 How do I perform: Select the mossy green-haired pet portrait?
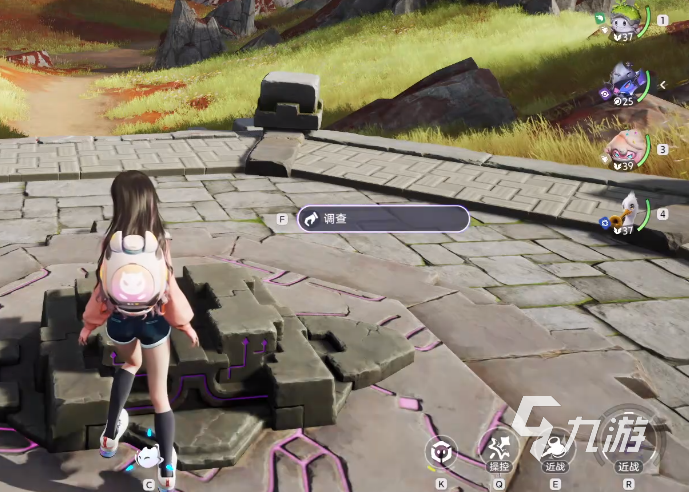pos(626,19)
